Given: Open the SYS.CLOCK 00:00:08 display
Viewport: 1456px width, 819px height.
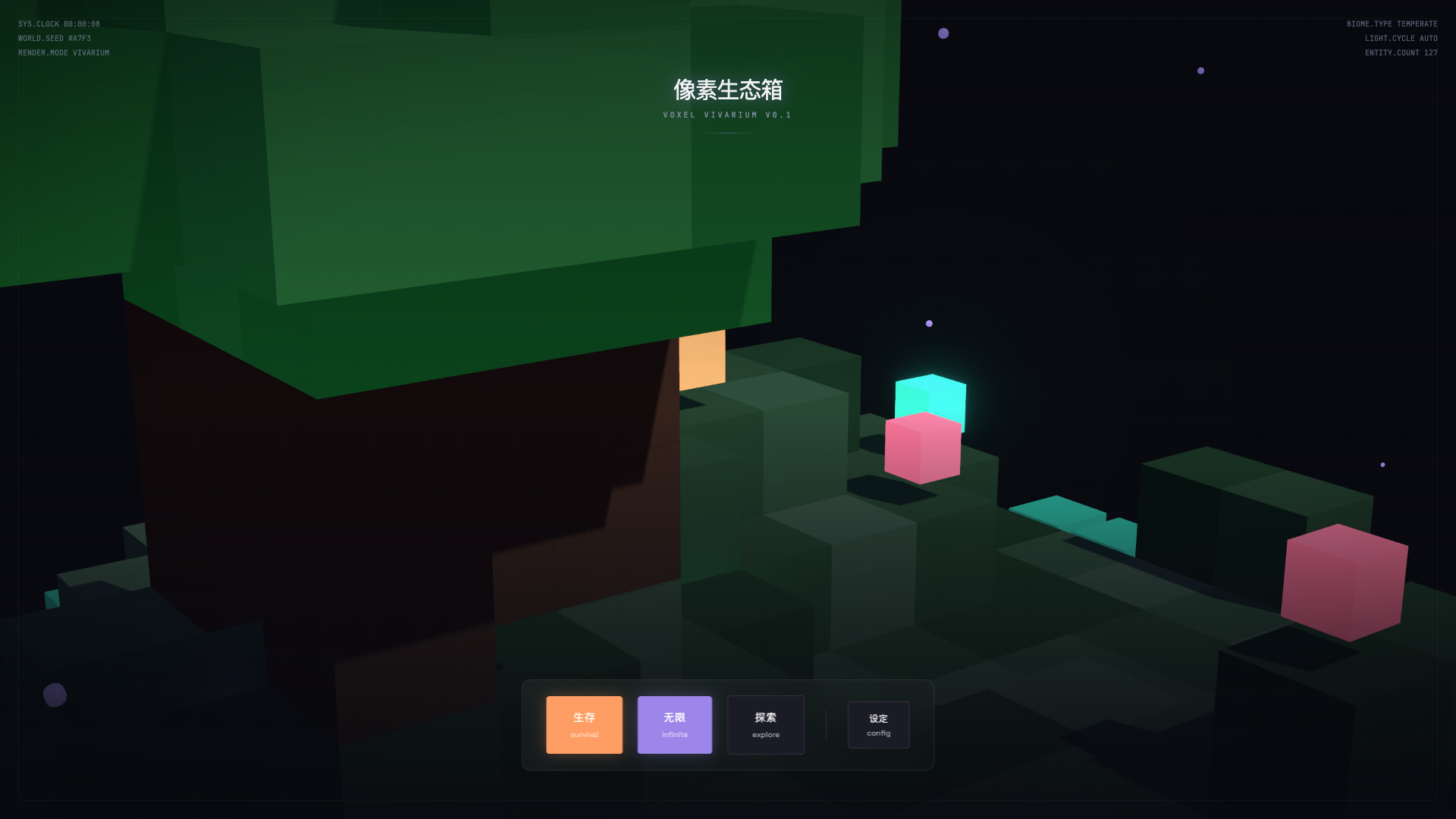Looking at the screenshot, I should pos(58,24).
